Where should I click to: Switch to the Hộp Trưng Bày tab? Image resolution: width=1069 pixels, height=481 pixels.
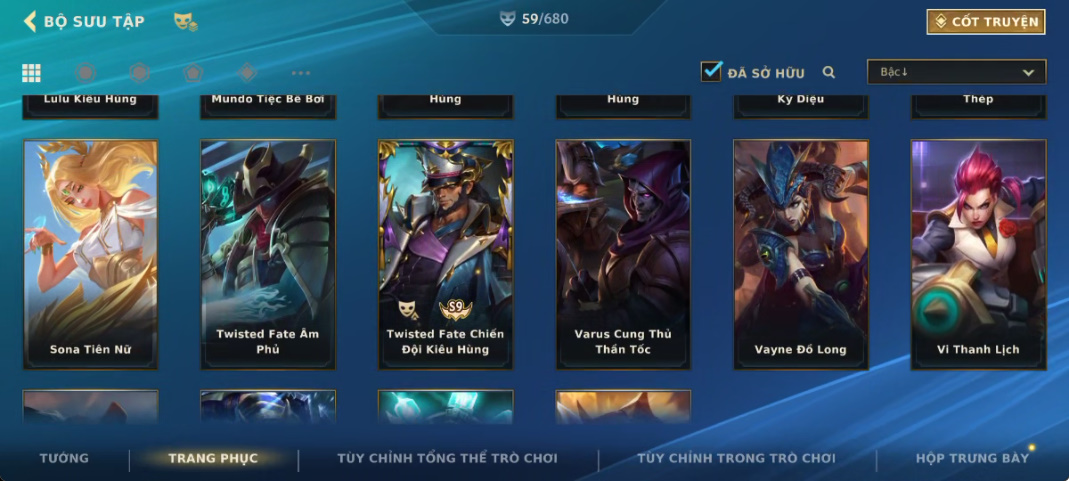972,458
